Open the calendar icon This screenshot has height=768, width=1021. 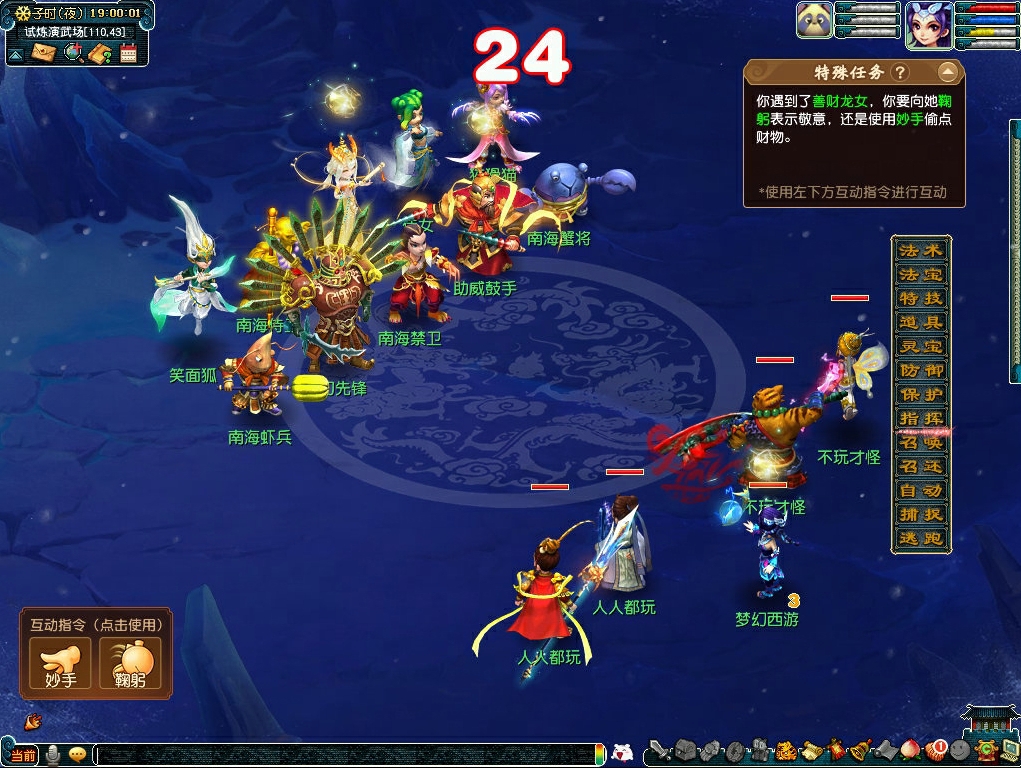coord(128,53)
